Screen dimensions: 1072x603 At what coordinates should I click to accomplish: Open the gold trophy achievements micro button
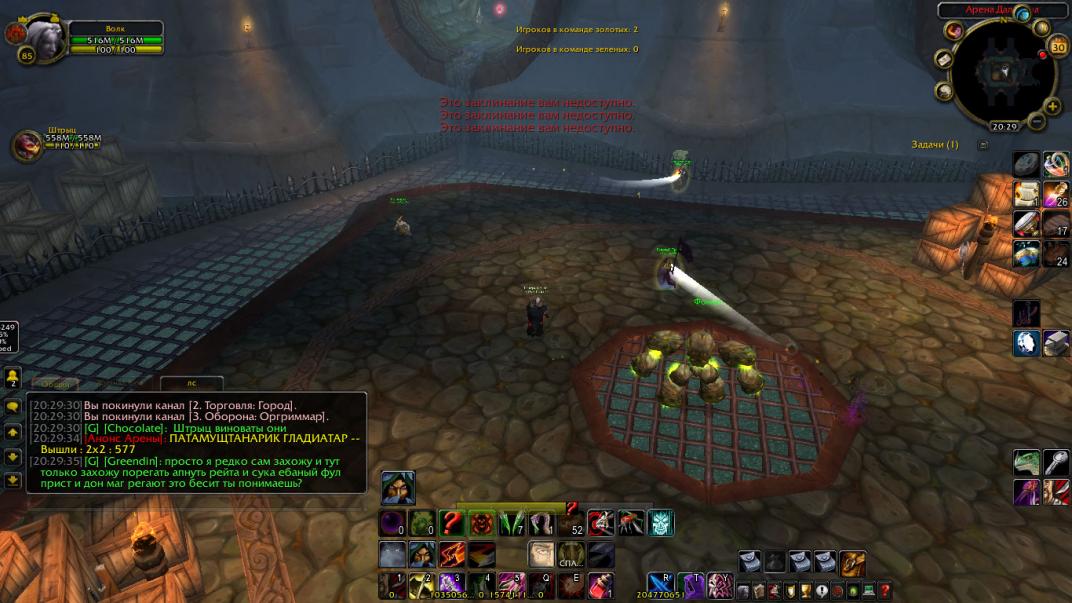[805, 591]
